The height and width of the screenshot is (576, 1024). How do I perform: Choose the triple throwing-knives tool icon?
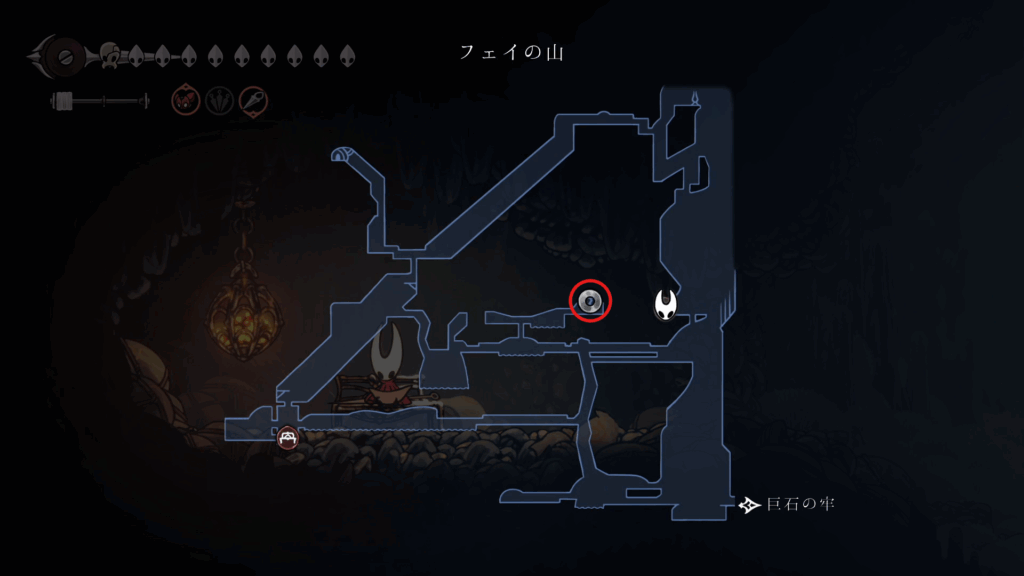218,100
